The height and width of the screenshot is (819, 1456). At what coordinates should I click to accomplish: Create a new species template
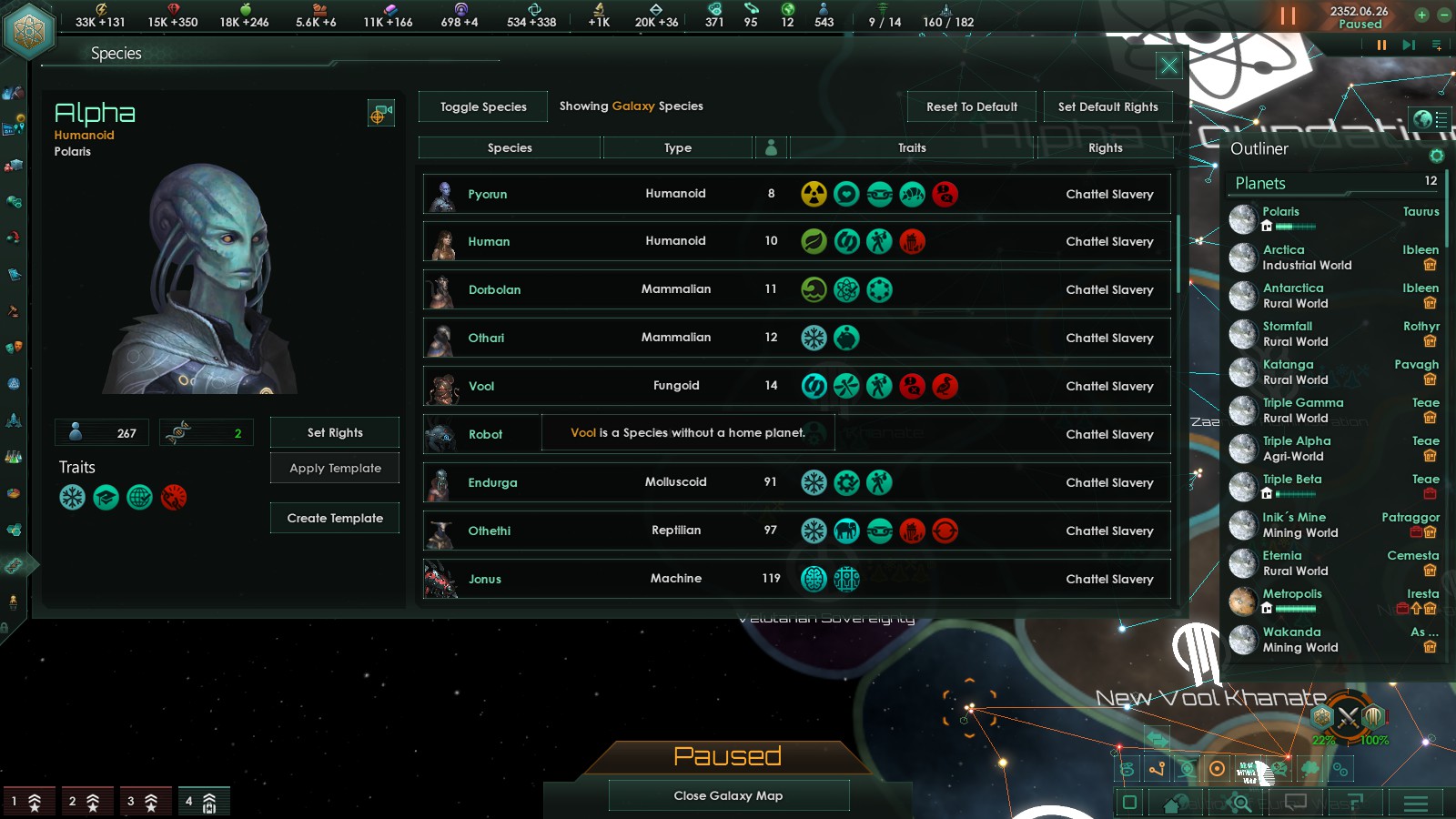(x=335, y=518)
